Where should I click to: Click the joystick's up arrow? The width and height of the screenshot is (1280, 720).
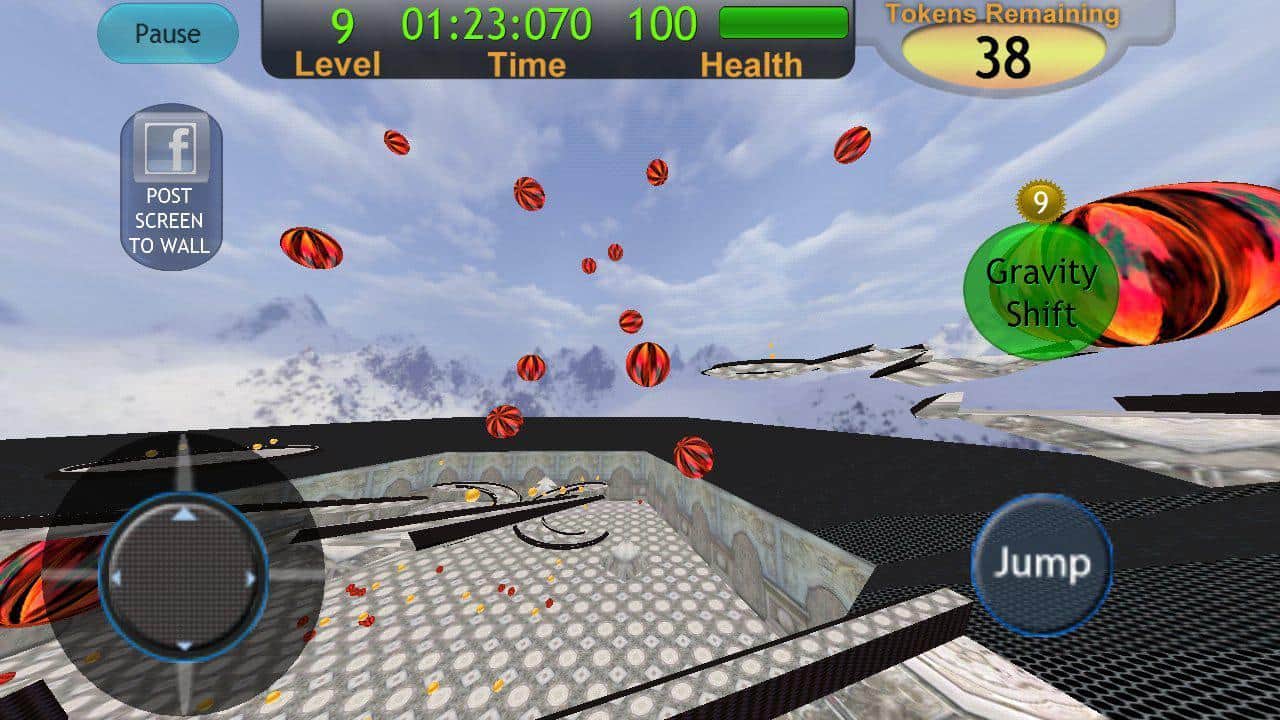point(184,514)
